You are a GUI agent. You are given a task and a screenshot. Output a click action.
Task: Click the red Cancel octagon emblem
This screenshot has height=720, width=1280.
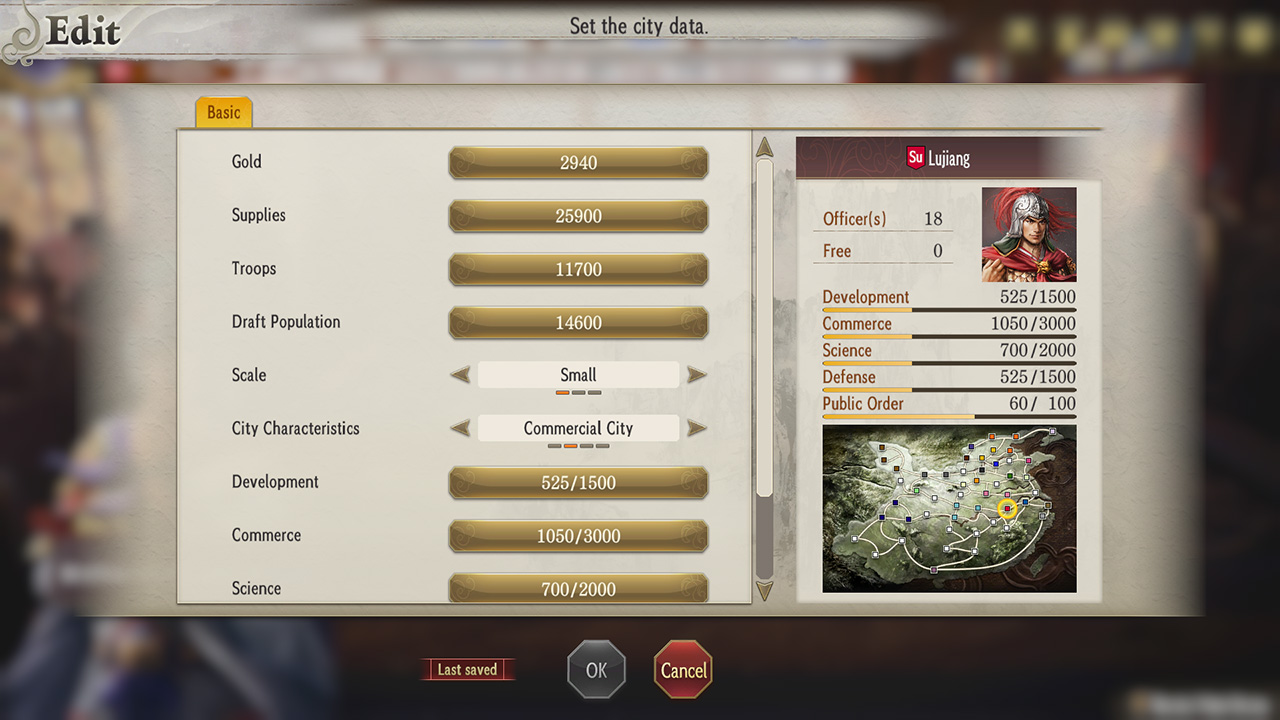click(x=683, y=669)
